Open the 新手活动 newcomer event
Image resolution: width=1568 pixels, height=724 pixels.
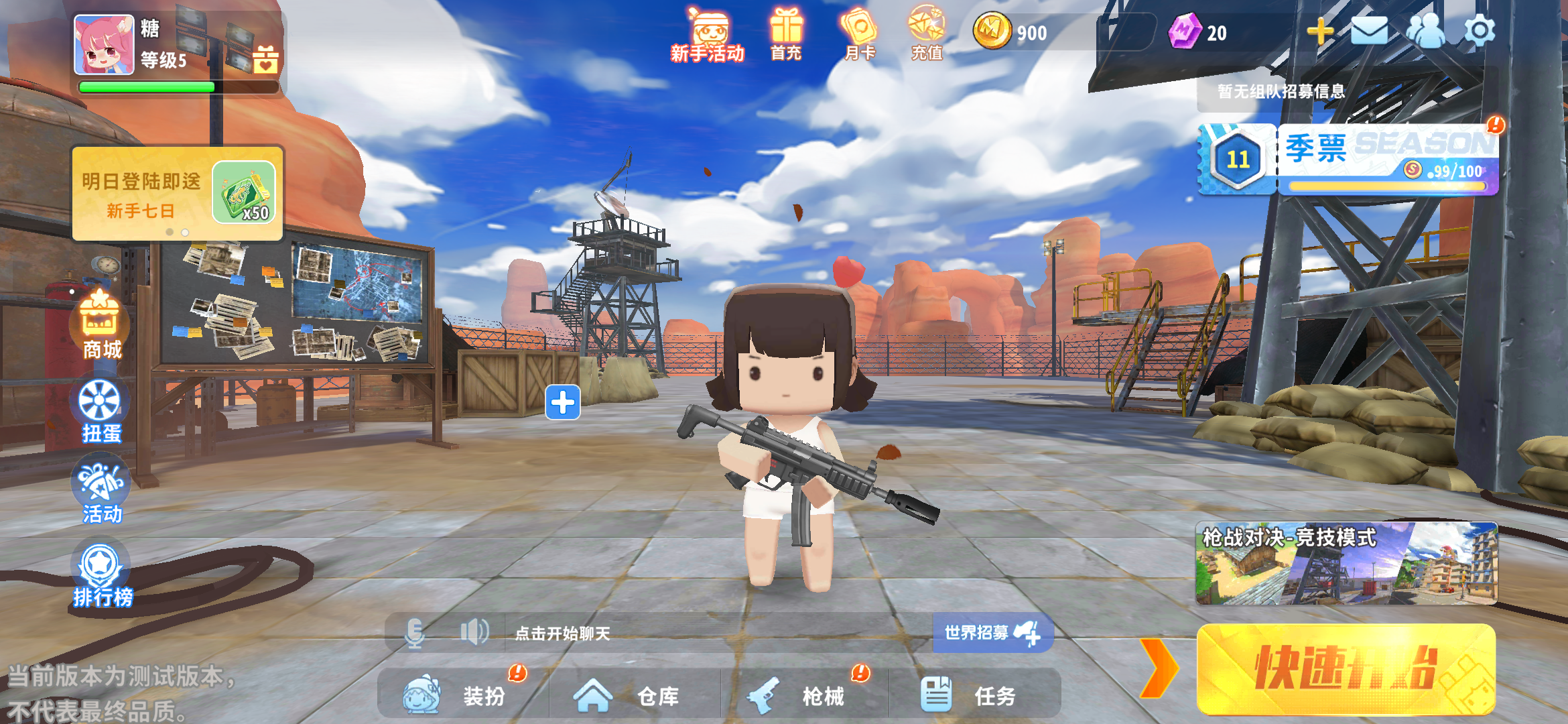click(x=708, y=35)
